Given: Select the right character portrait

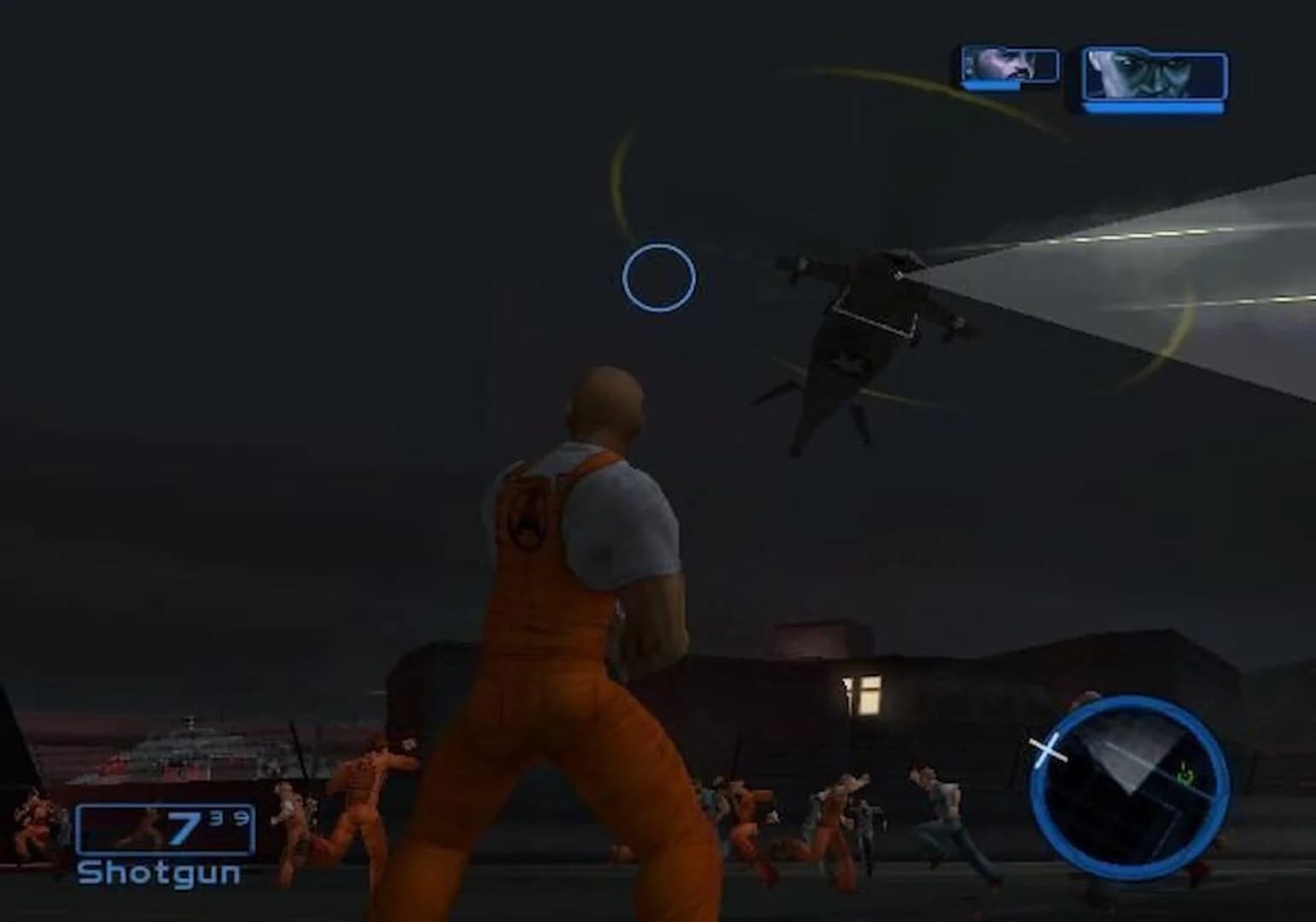Looking at the screenshot, I should 1148,75.
